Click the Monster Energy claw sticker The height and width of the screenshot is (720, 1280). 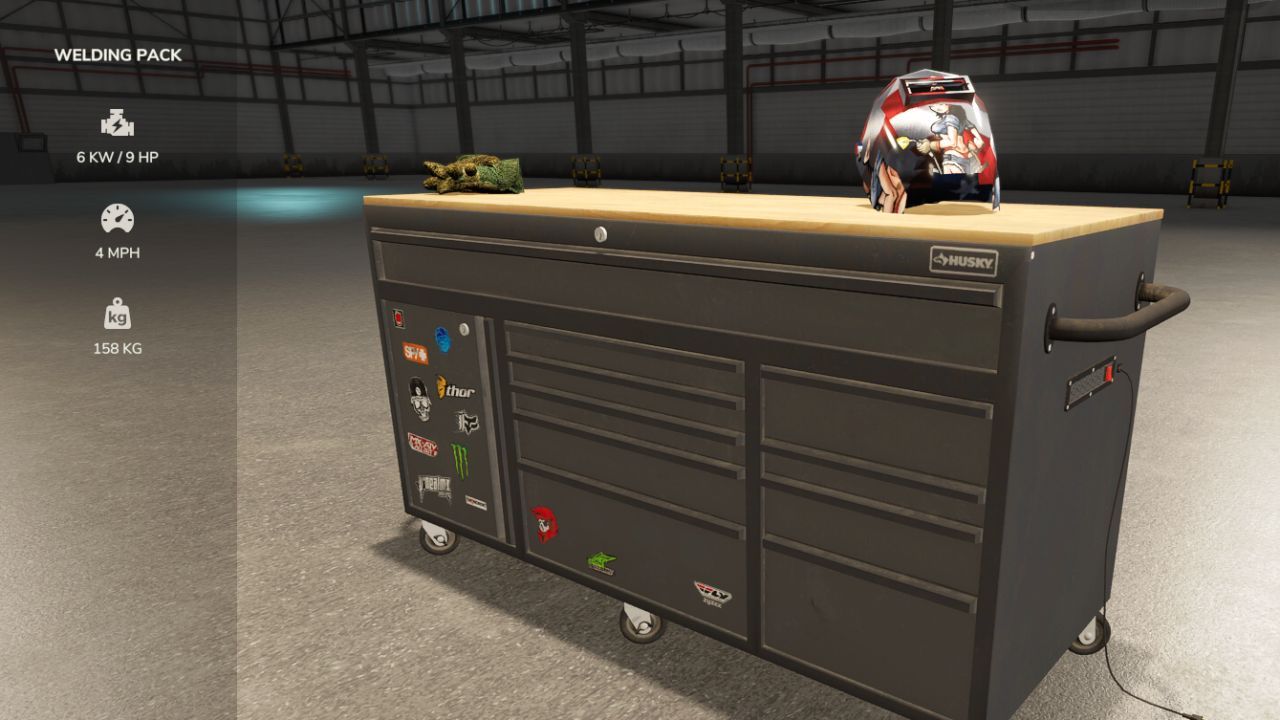461,455
